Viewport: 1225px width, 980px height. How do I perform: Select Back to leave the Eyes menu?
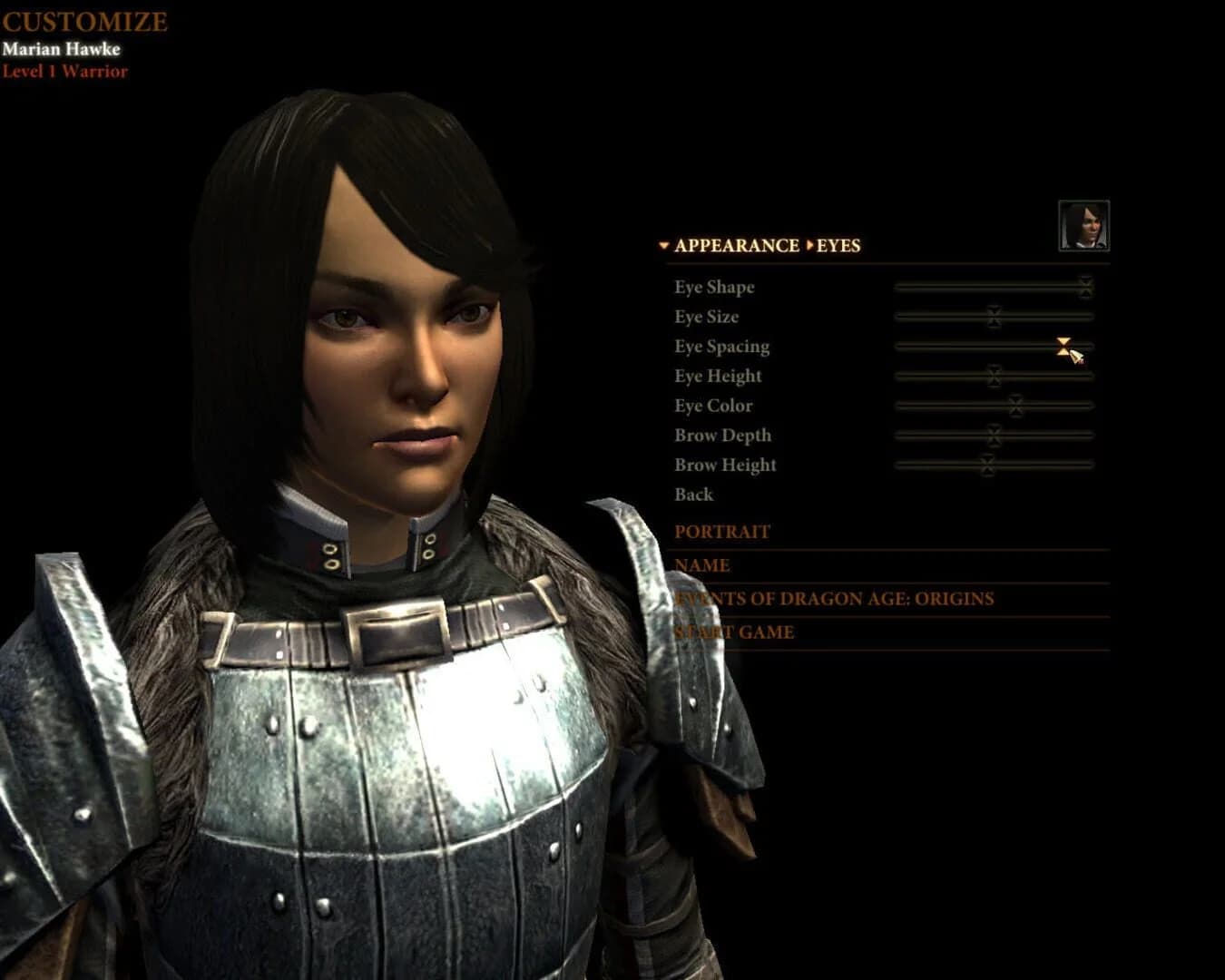693,495
